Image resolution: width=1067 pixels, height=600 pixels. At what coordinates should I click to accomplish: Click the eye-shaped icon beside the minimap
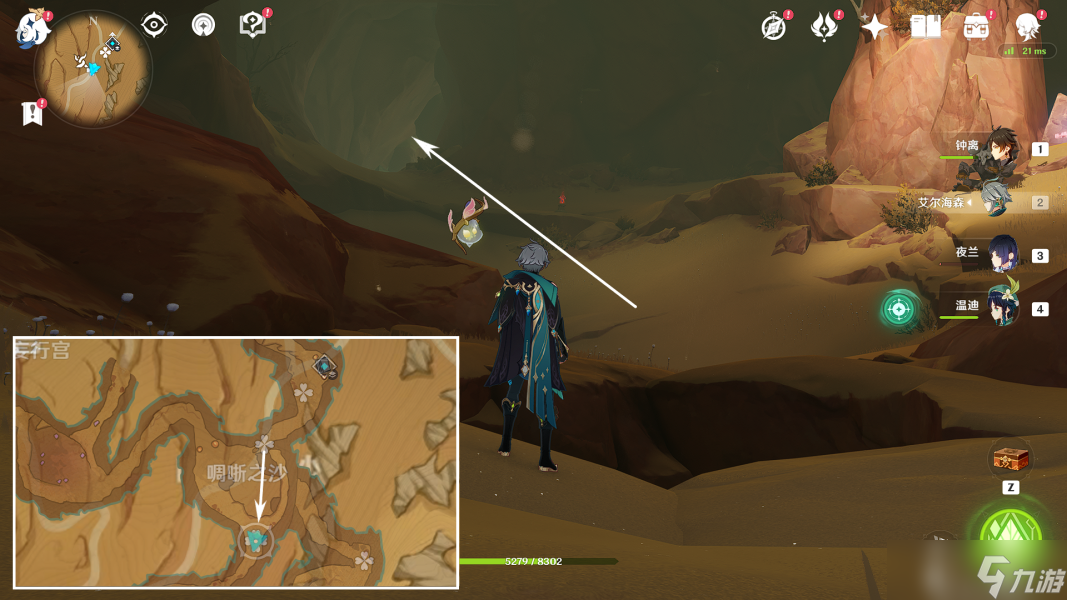(154, 25)
